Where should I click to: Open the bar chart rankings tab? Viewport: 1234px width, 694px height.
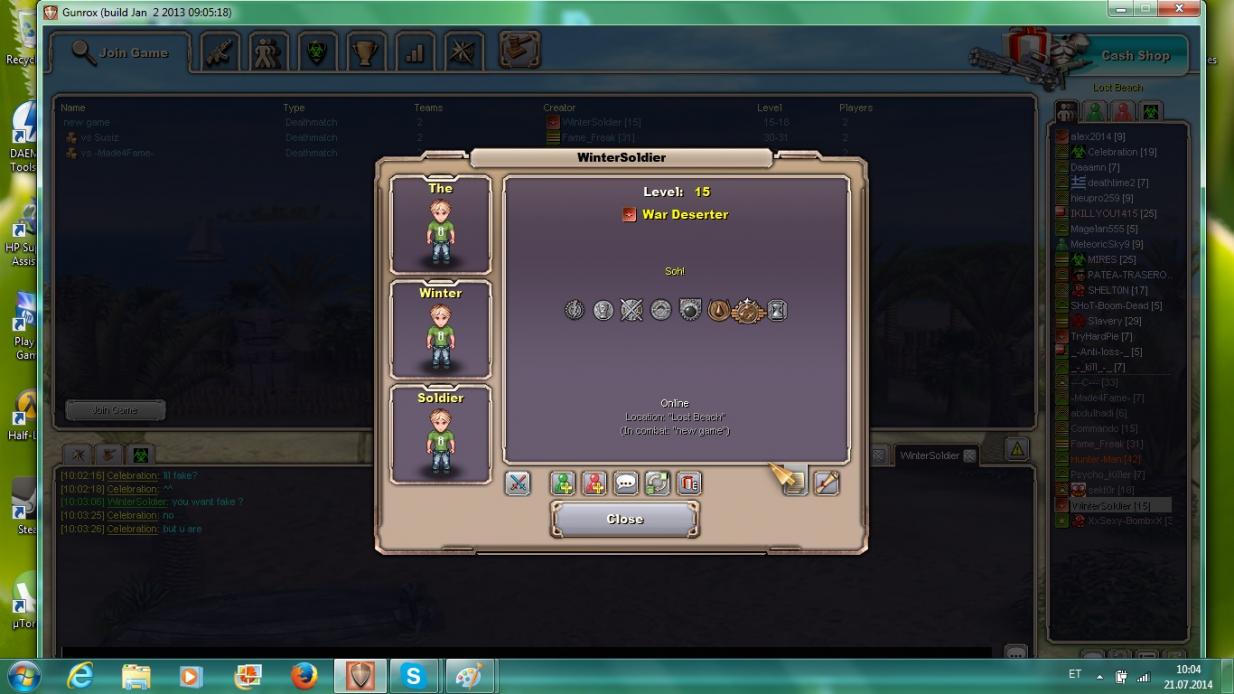point(415,53)
